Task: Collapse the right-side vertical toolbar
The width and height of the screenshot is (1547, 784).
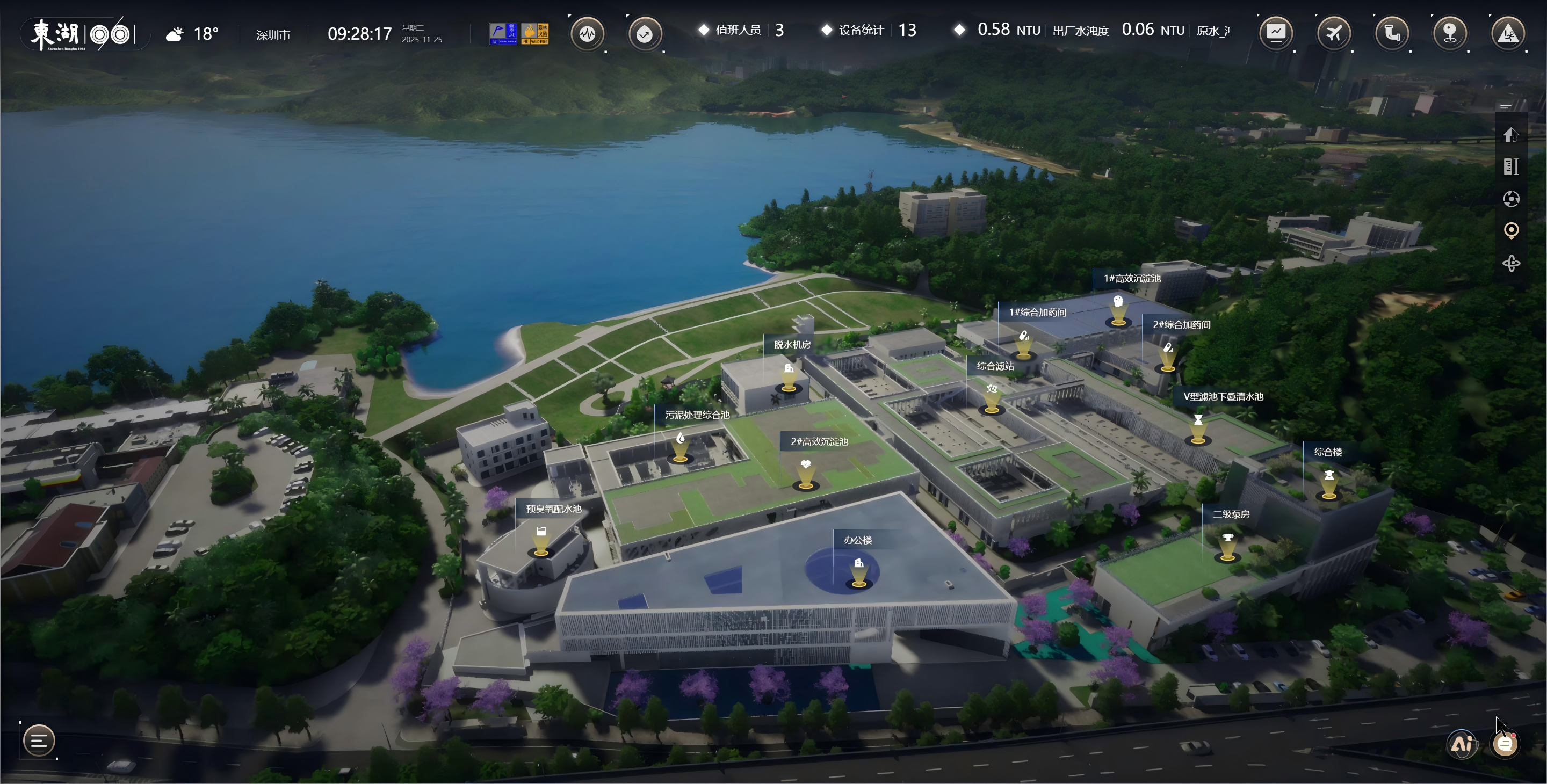Action: [x=1505, y=107]
